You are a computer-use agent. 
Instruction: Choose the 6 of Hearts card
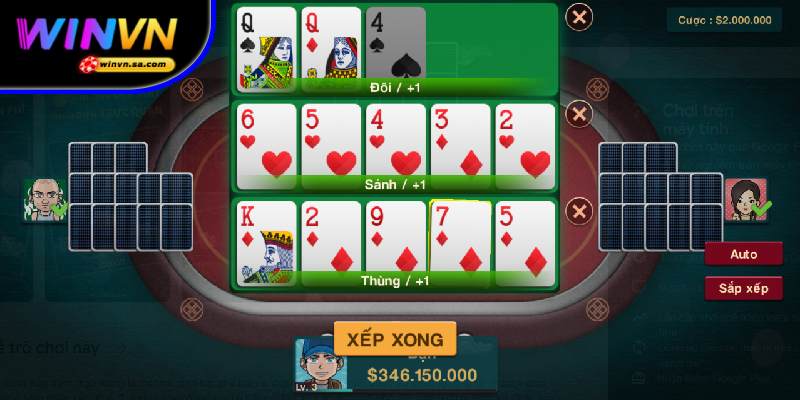[x=266, y=140]
